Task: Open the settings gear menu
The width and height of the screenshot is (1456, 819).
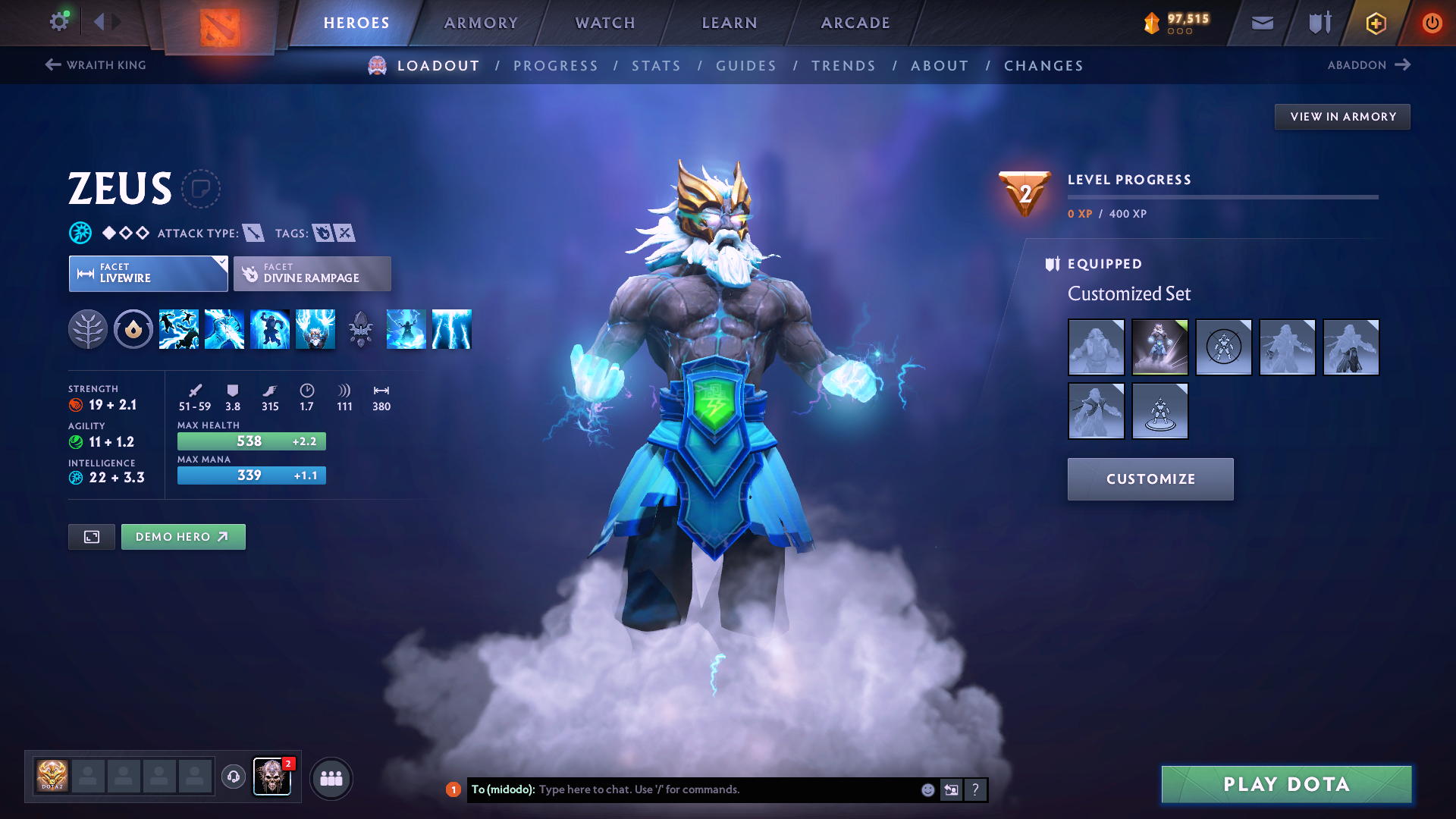Action: [59, 21]
